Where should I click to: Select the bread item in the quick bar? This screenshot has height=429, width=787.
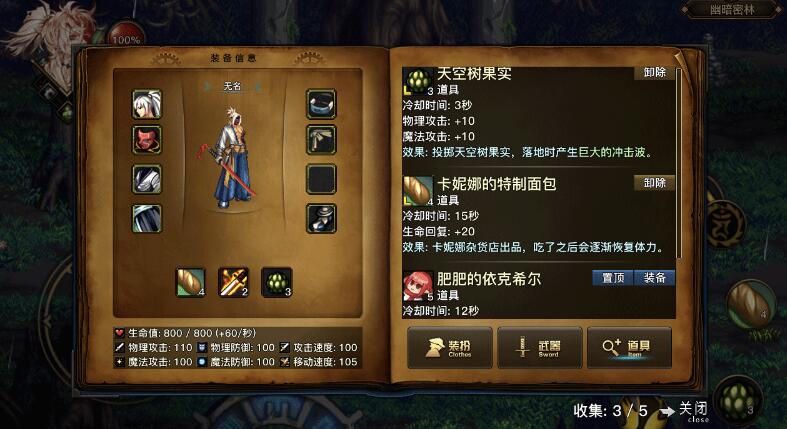pyautogui.click(x=191, y=282)
